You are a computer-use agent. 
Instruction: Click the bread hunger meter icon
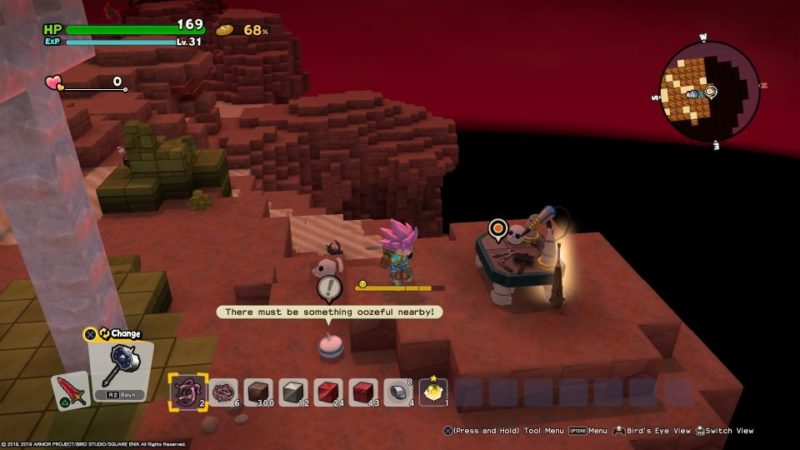pyautogui.click(x=225, y=30)
